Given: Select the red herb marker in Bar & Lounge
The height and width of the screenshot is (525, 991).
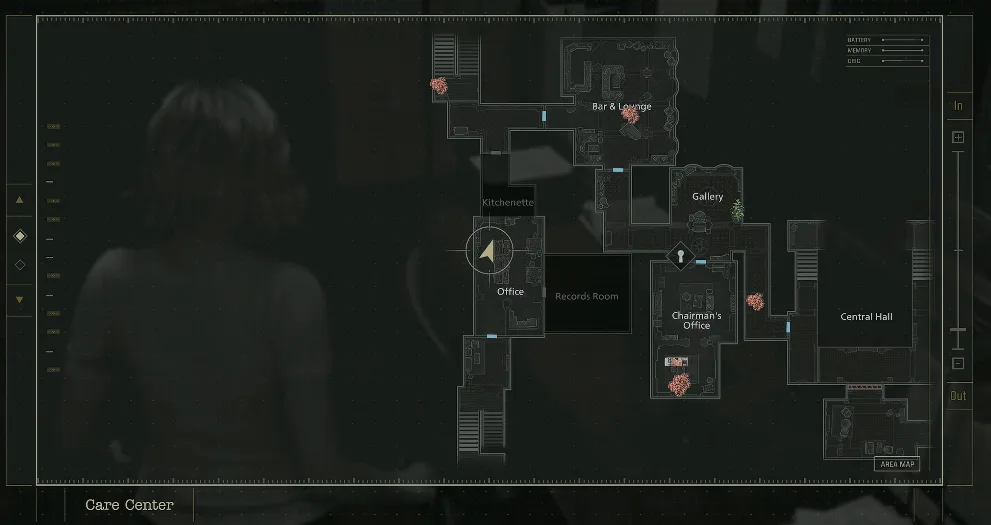Looking at the screenshot, I should [630, 116].
